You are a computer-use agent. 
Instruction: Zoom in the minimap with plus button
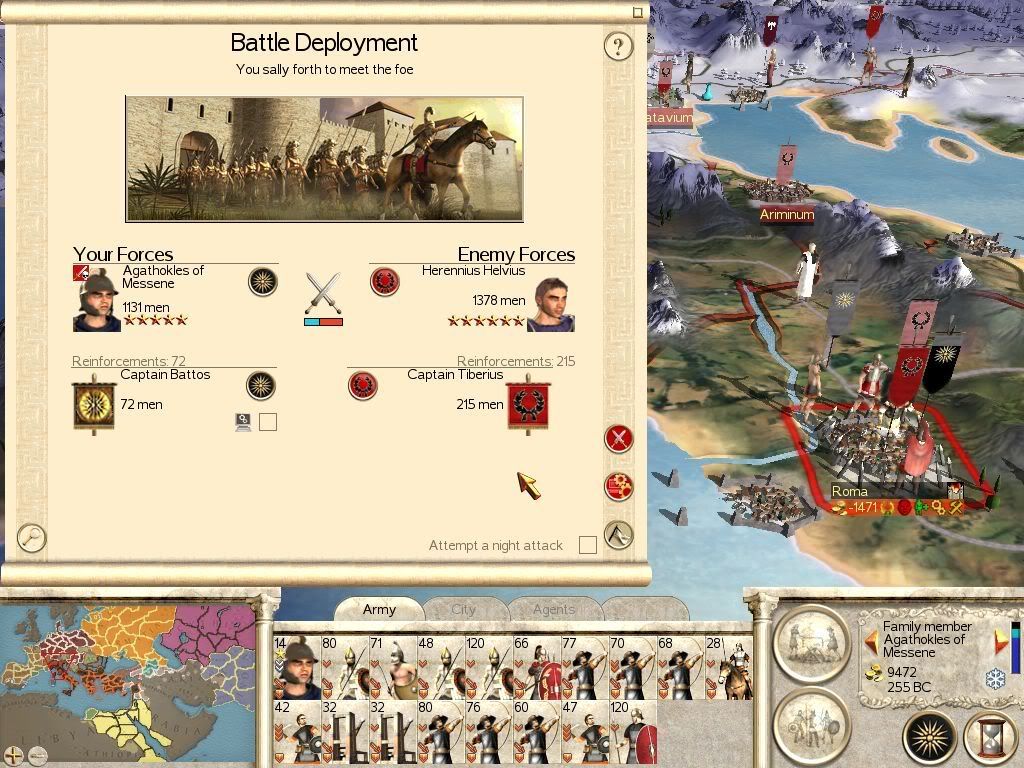13,756
